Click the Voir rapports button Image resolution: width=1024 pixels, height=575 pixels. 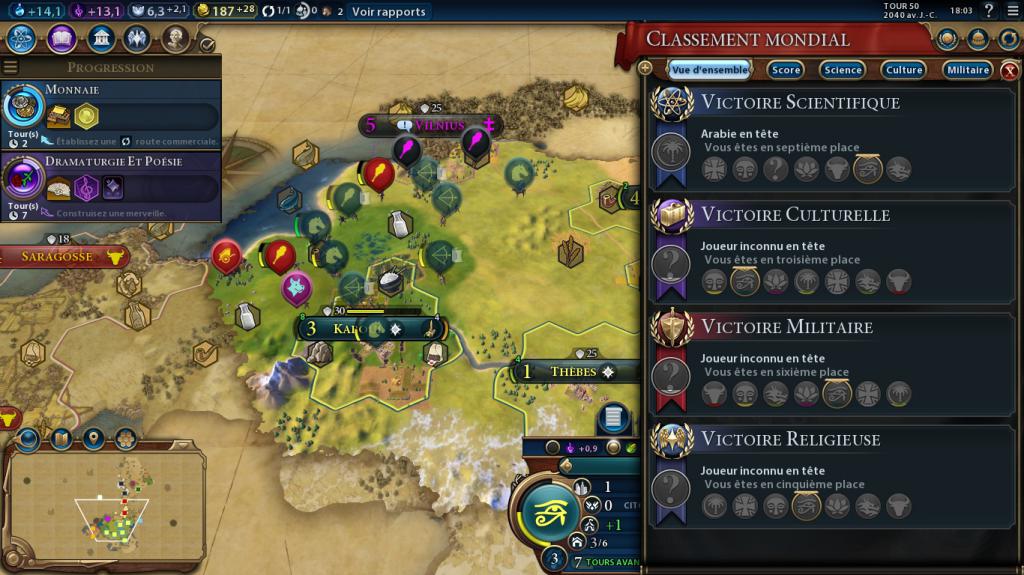click(388, 12)
